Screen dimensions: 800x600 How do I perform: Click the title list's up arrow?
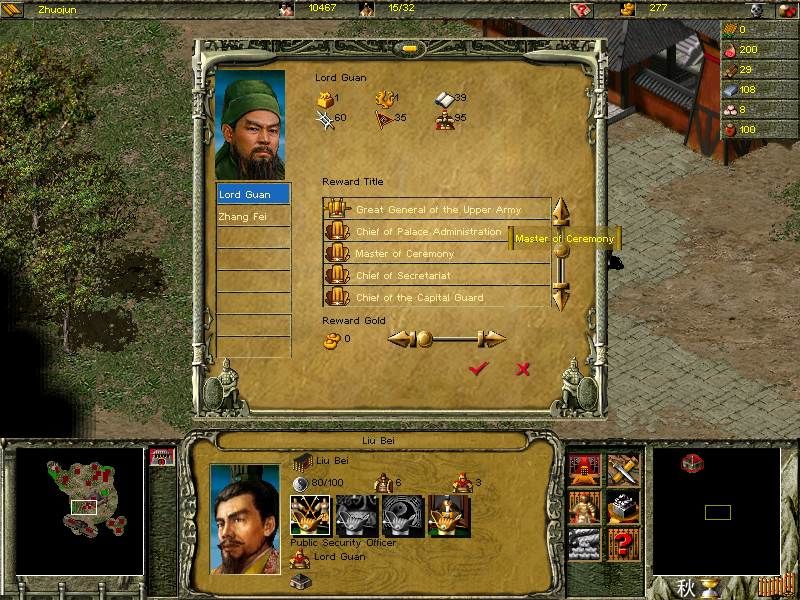point(561,212)
